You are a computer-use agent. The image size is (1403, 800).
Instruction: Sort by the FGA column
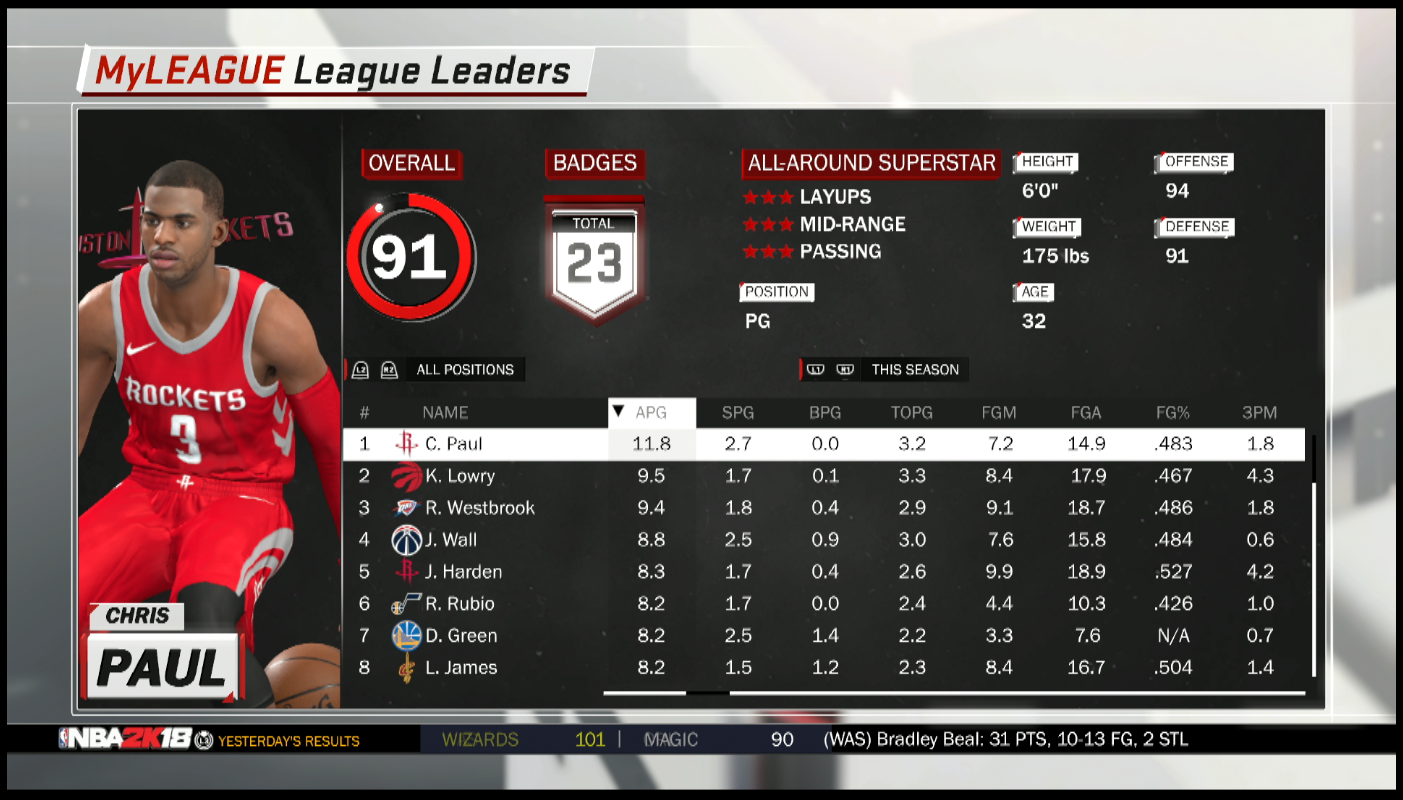click(1085, 412)
